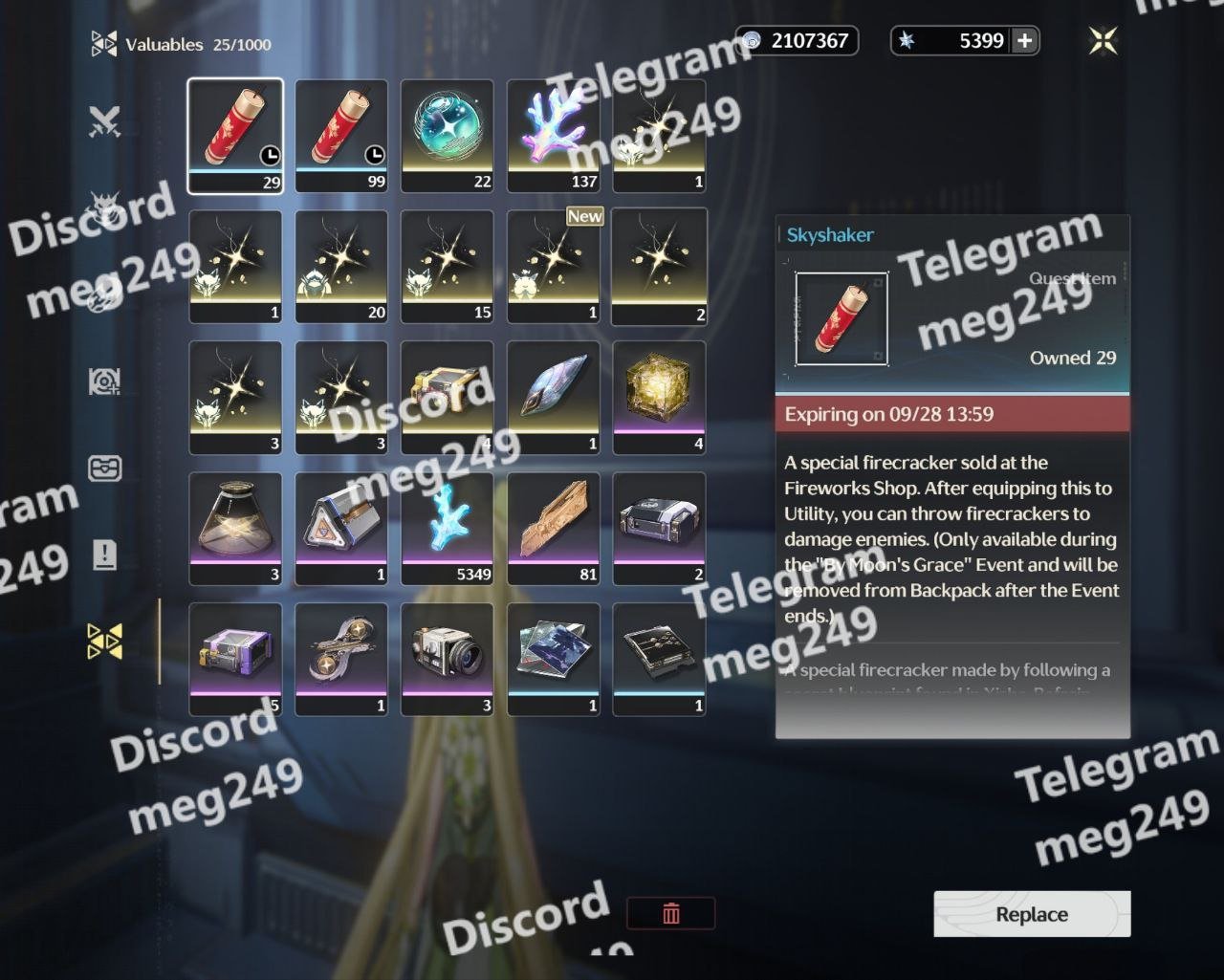Choose the photo cards item
1224x980 pixels.
[554, 660]
